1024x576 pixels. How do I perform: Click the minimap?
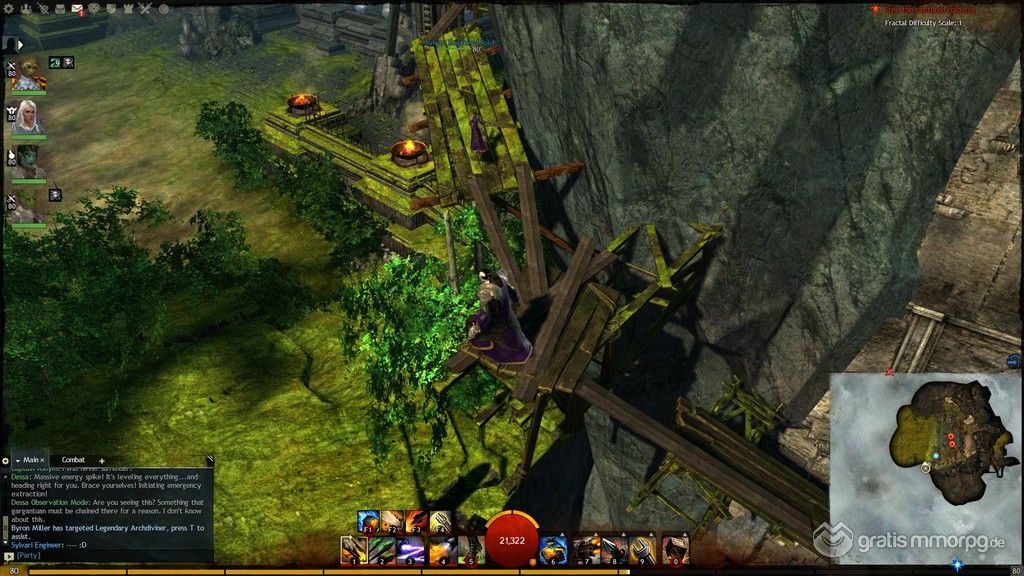click(925, 438)
